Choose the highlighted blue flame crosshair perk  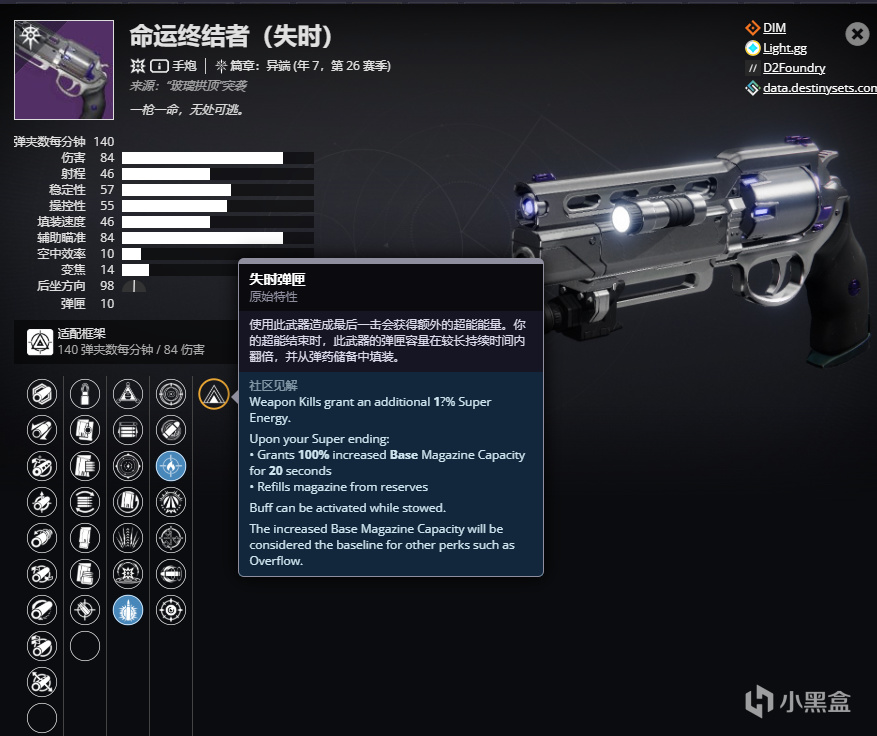(x=171, y=465)
